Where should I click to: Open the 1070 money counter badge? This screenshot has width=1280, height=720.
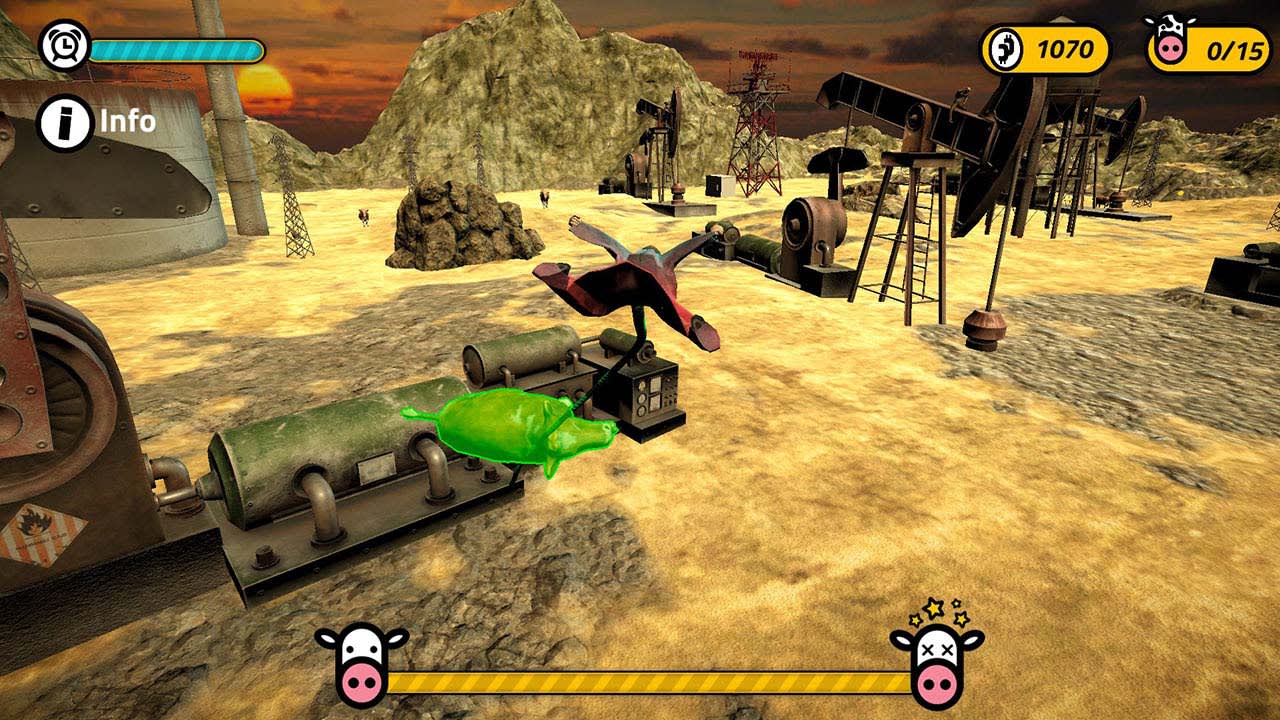pyautogui.click(x=1047, y=47)
